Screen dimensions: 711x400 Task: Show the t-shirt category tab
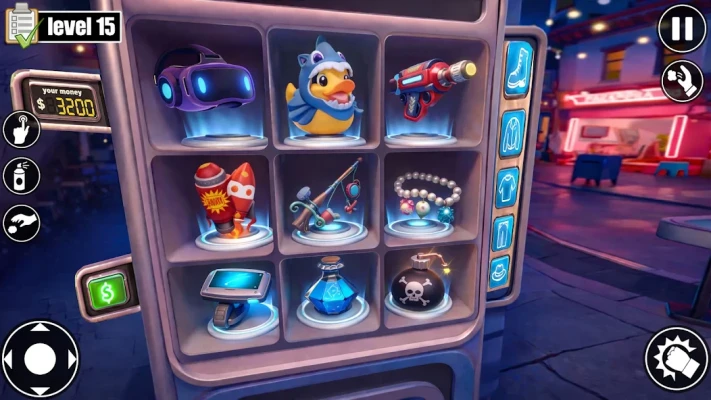(508, 188)
